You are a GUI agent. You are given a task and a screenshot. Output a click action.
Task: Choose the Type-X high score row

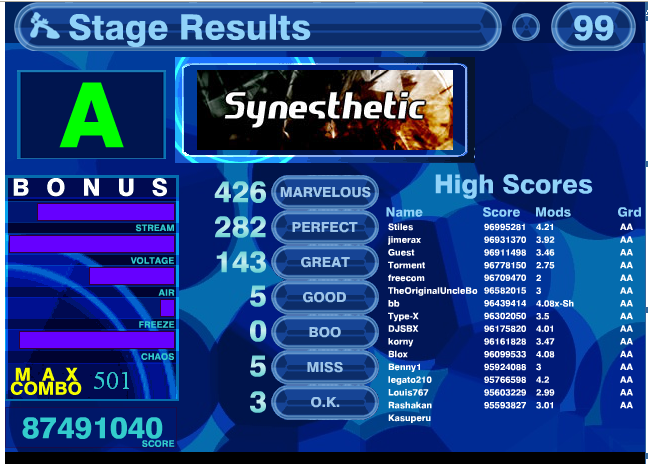510,316
